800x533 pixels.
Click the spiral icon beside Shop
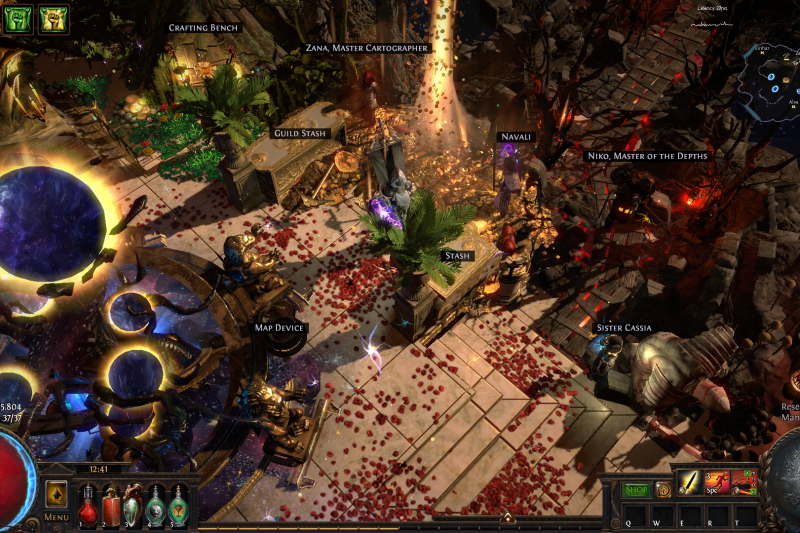coord(662,489)
